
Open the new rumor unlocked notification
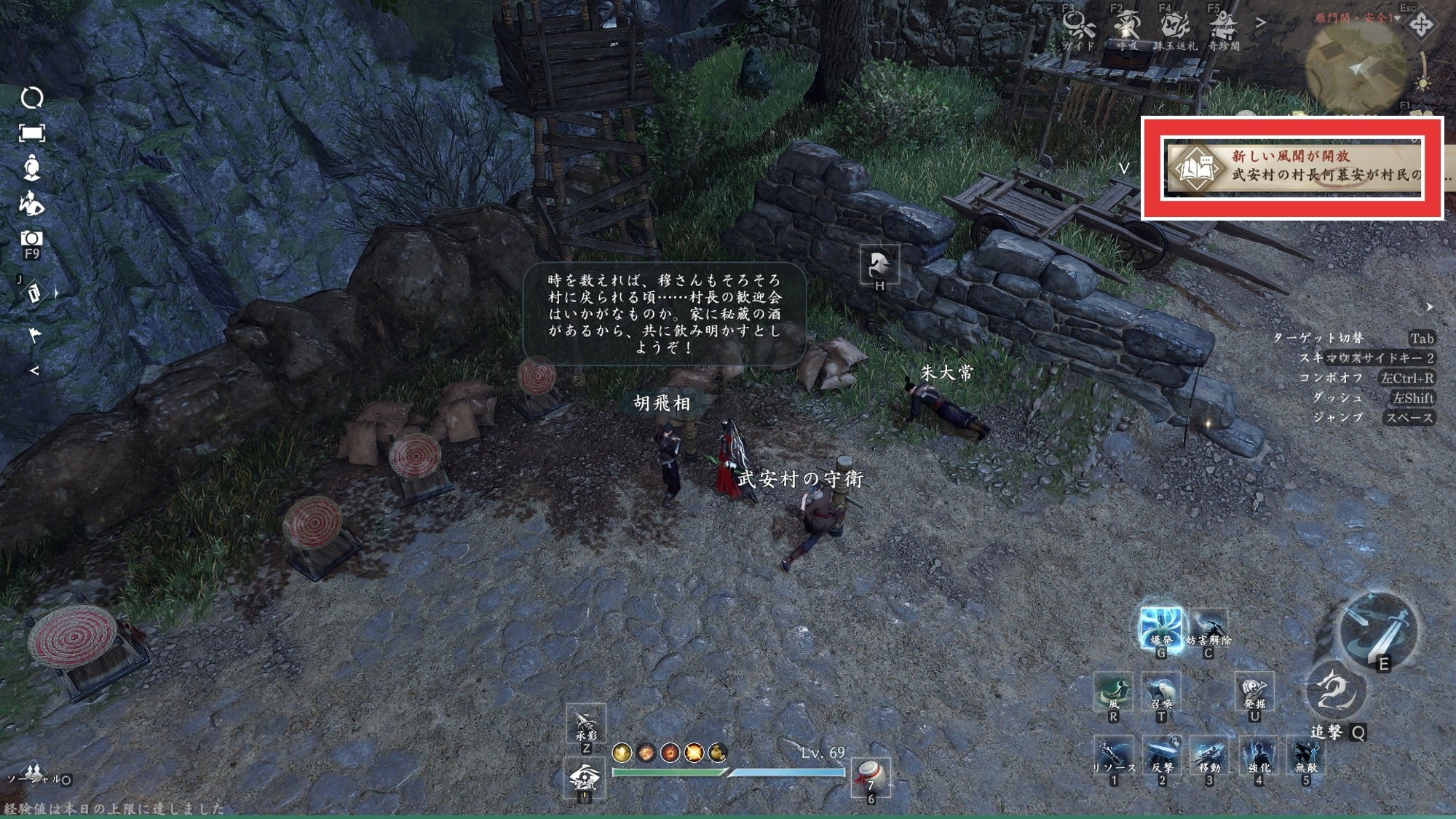[x=1293, y=167]
